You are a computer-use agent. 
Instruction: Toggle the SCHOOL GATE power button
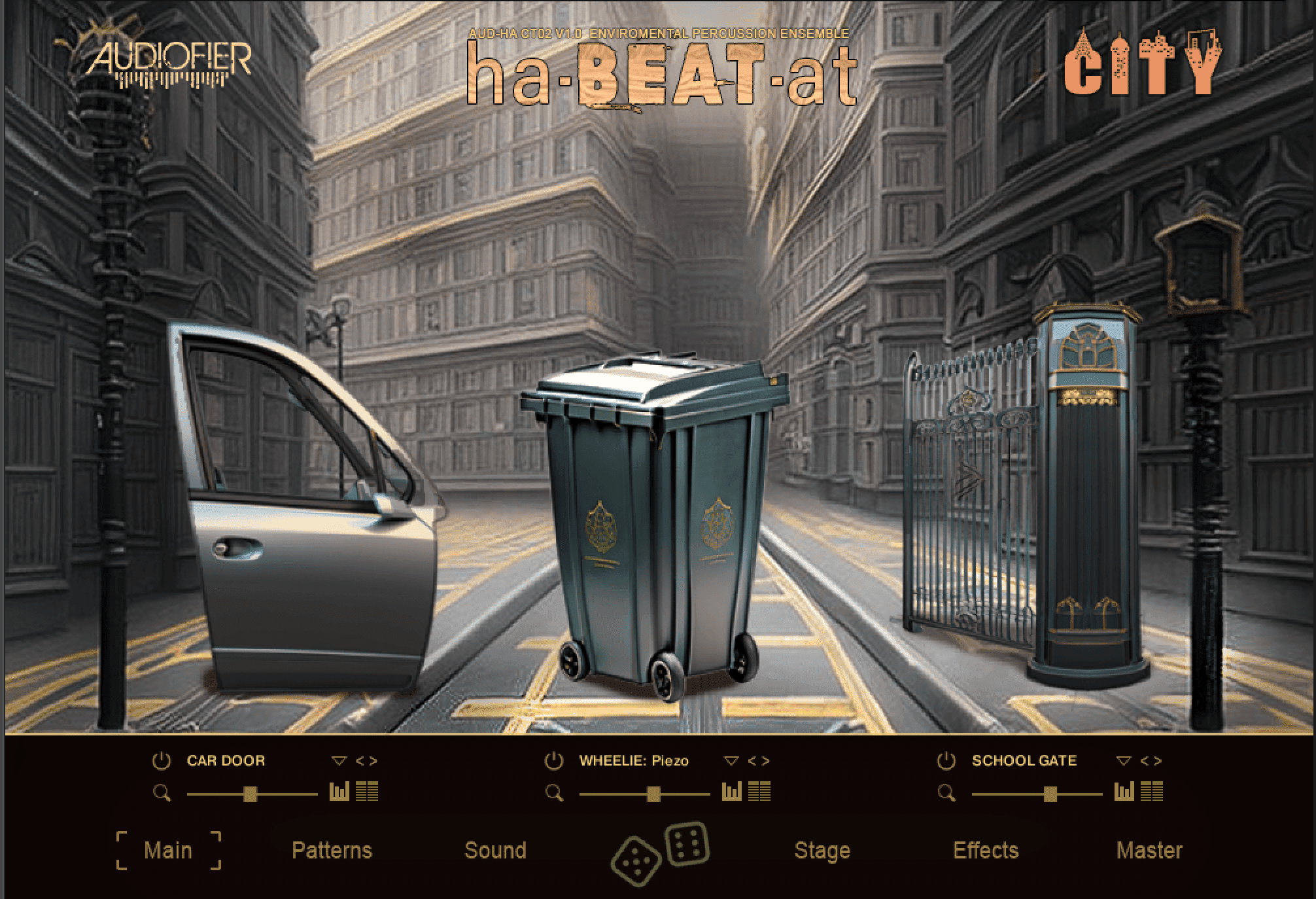[x=946, y=761]
